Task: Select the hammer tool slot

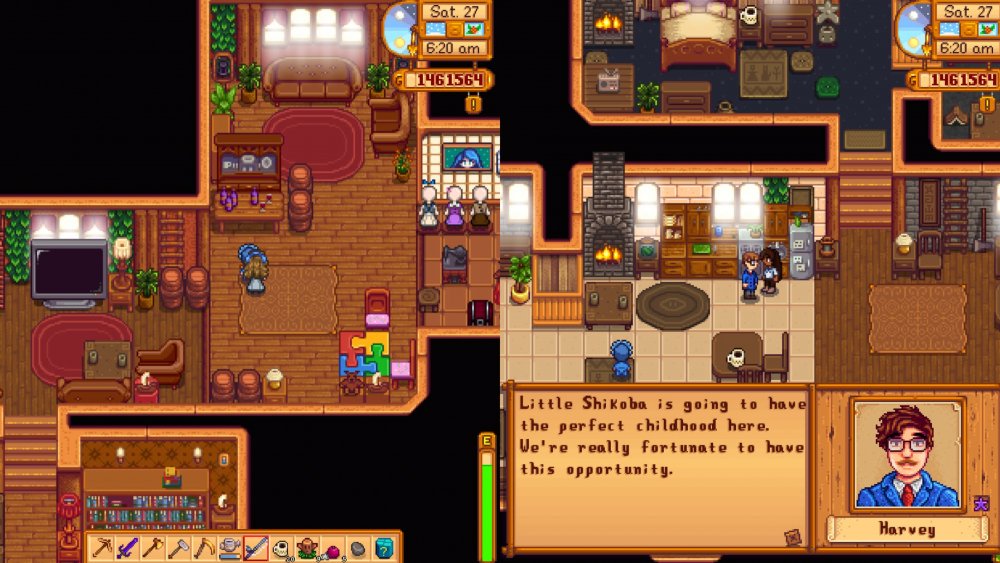Action: [x=178, y=548]
